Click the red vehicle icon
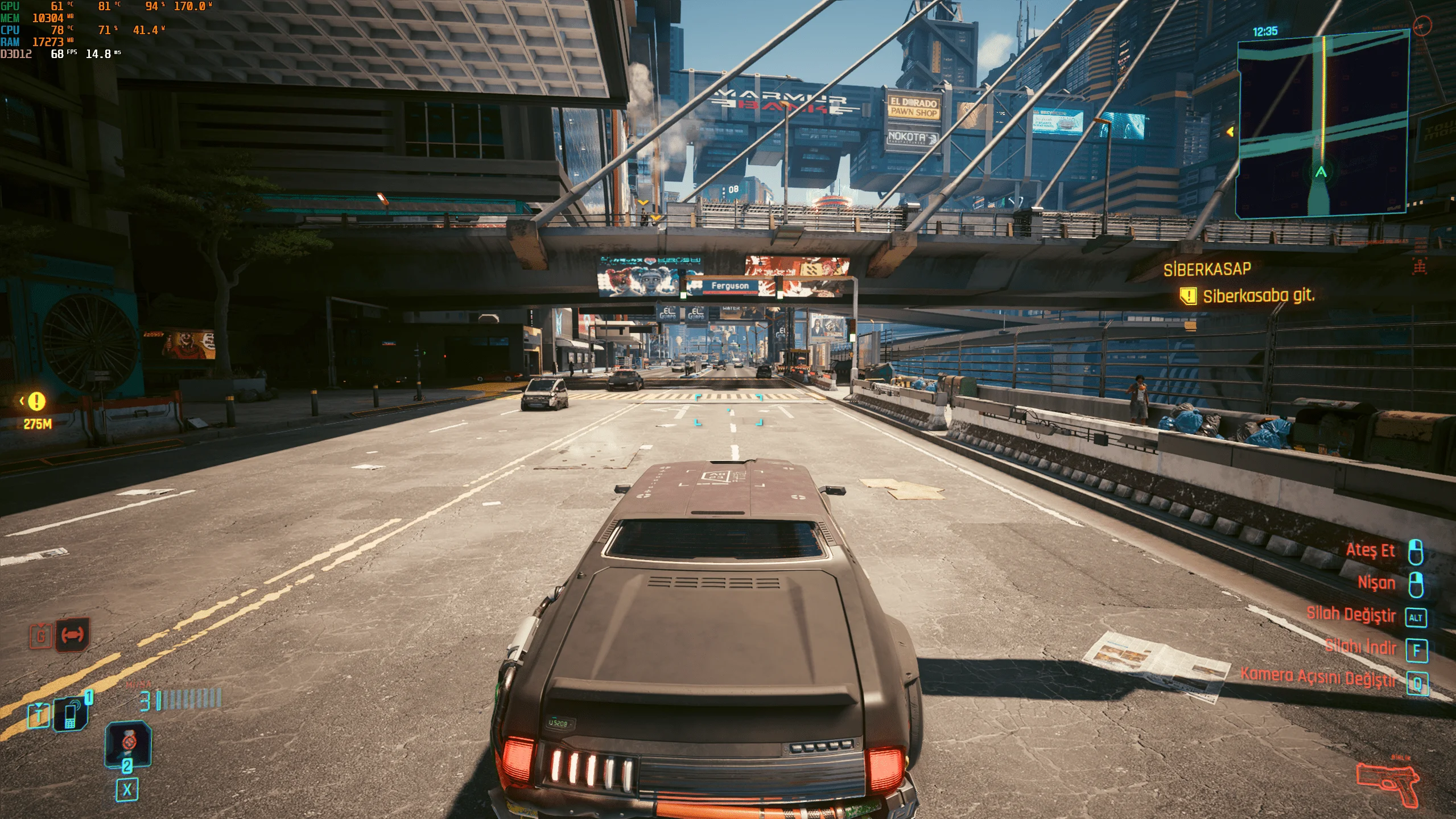 (x=72, y=635)
